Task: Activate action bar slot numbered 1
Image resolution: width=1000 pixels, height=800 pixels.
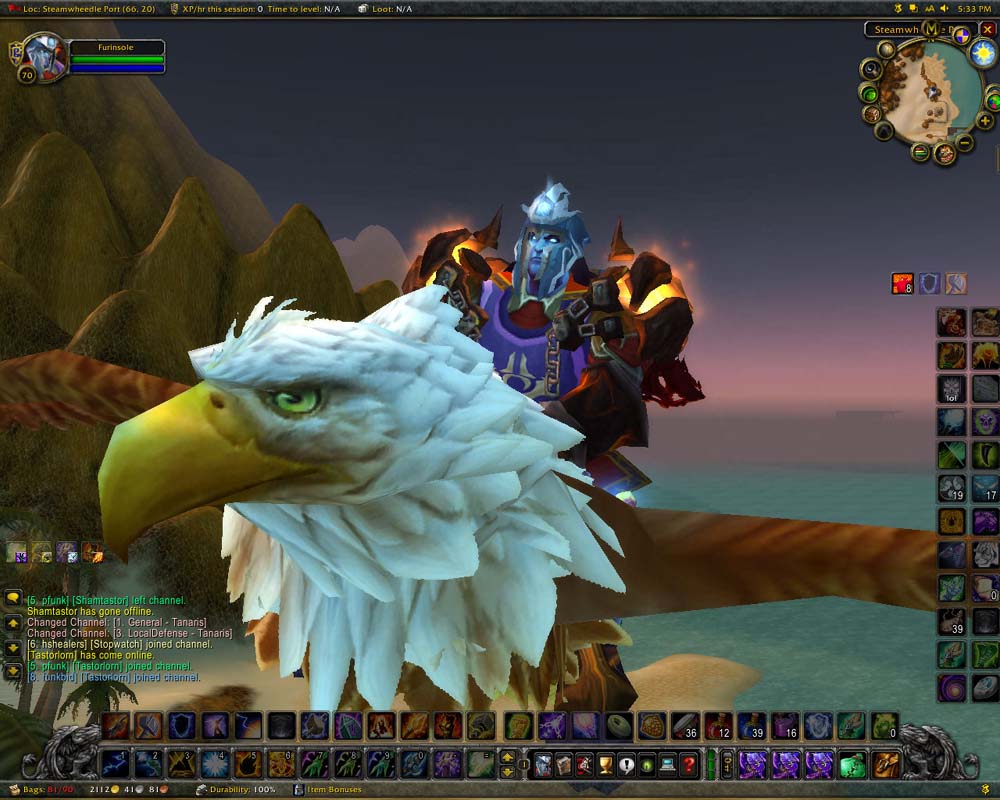Action: point(115,764)
